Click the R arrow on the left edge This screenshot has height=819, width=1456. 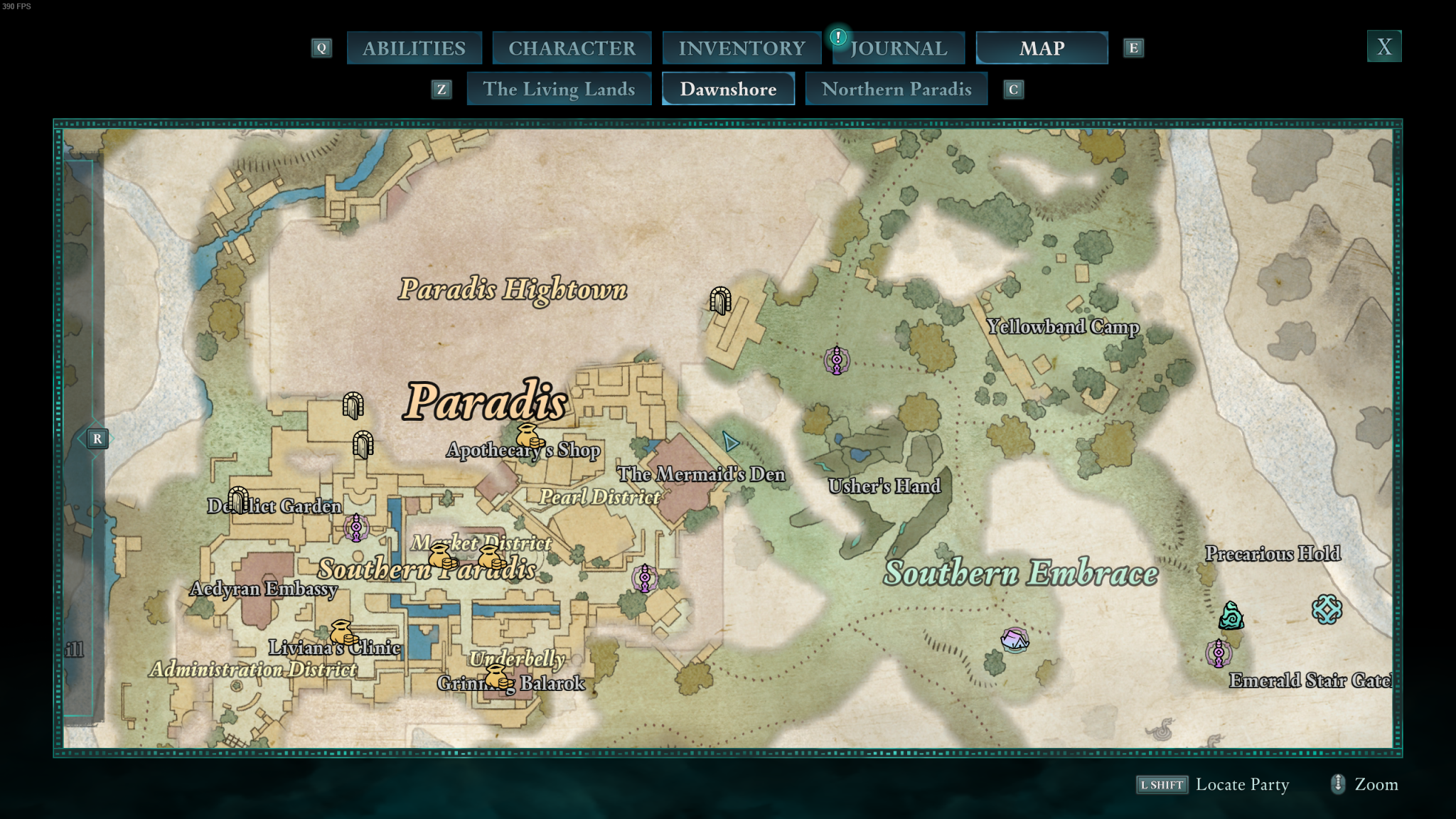(x=97, y=439)
